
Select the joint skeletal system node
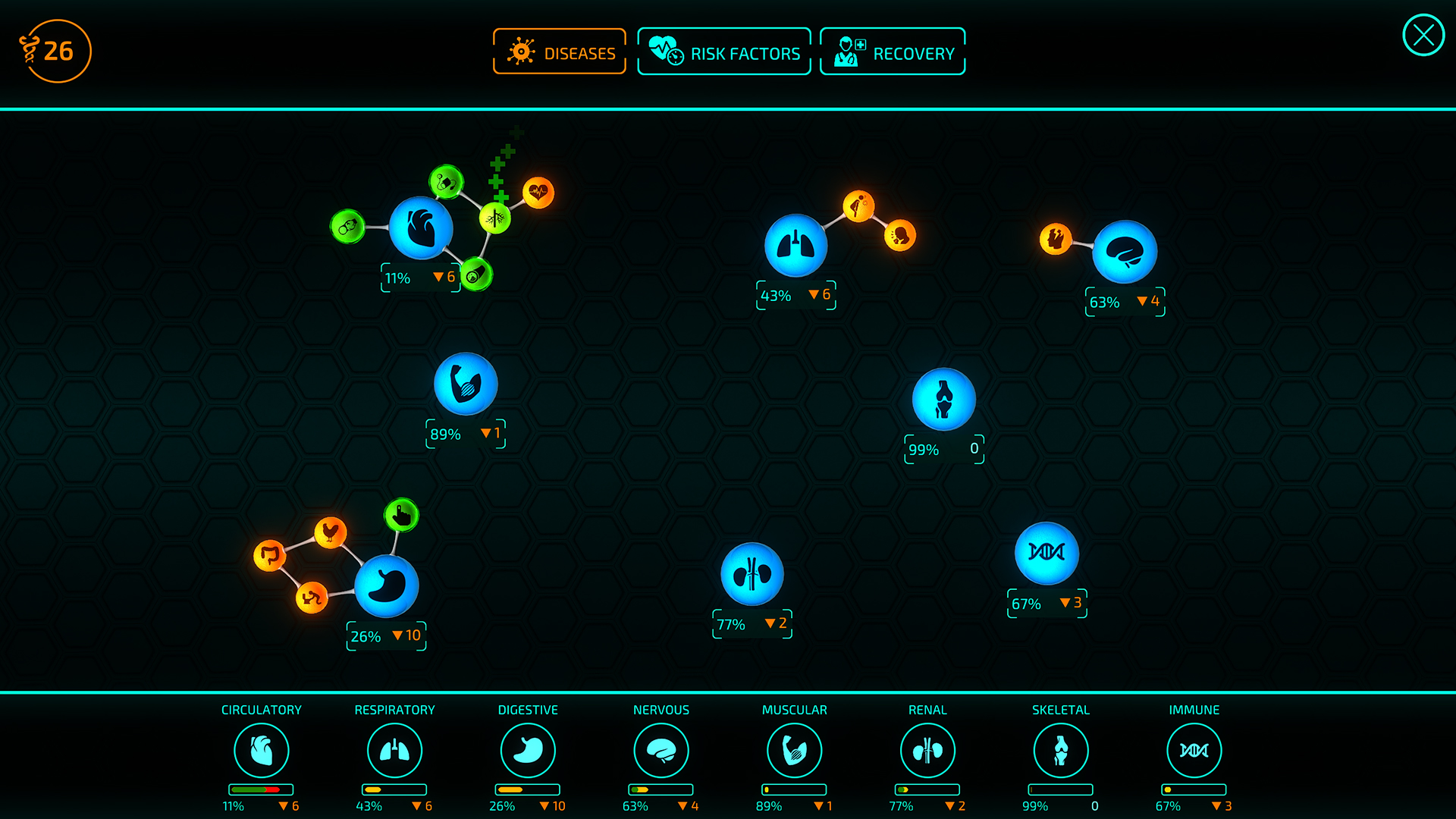943,398
